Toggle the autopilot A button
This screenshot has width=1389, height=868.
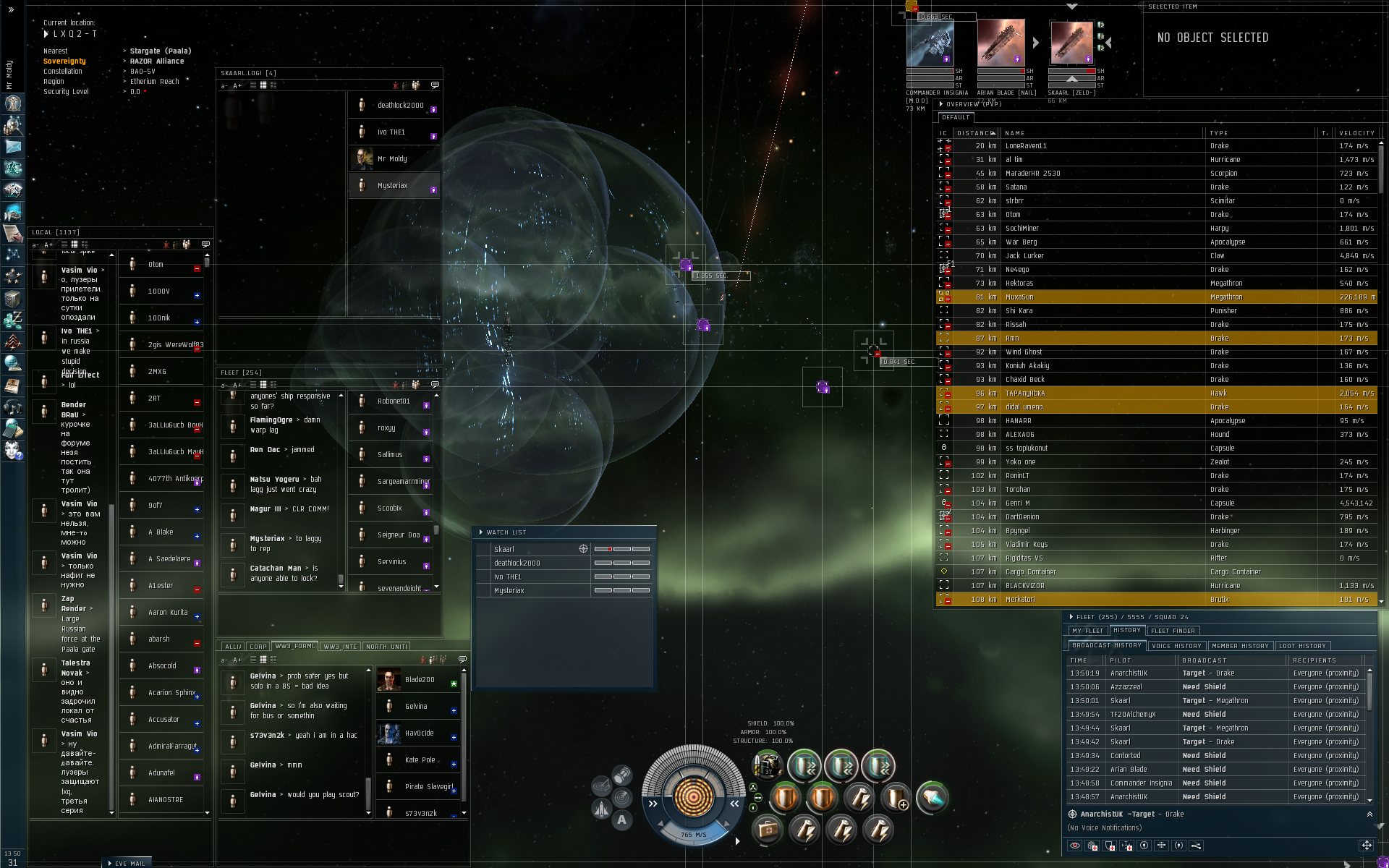pos(621,820)
